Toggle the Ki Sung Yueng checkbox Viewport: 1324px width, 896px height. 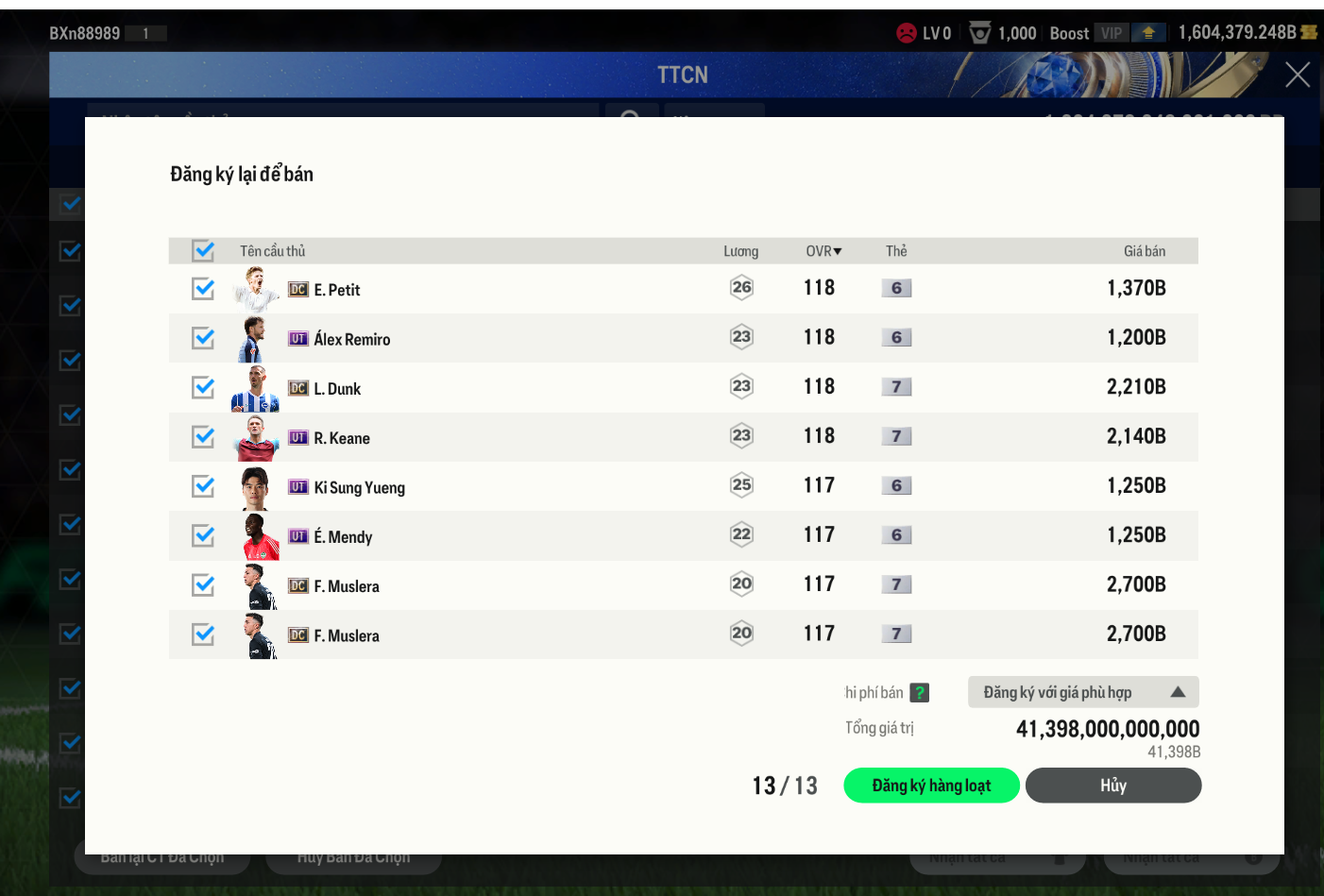click(x=203, y=486)
